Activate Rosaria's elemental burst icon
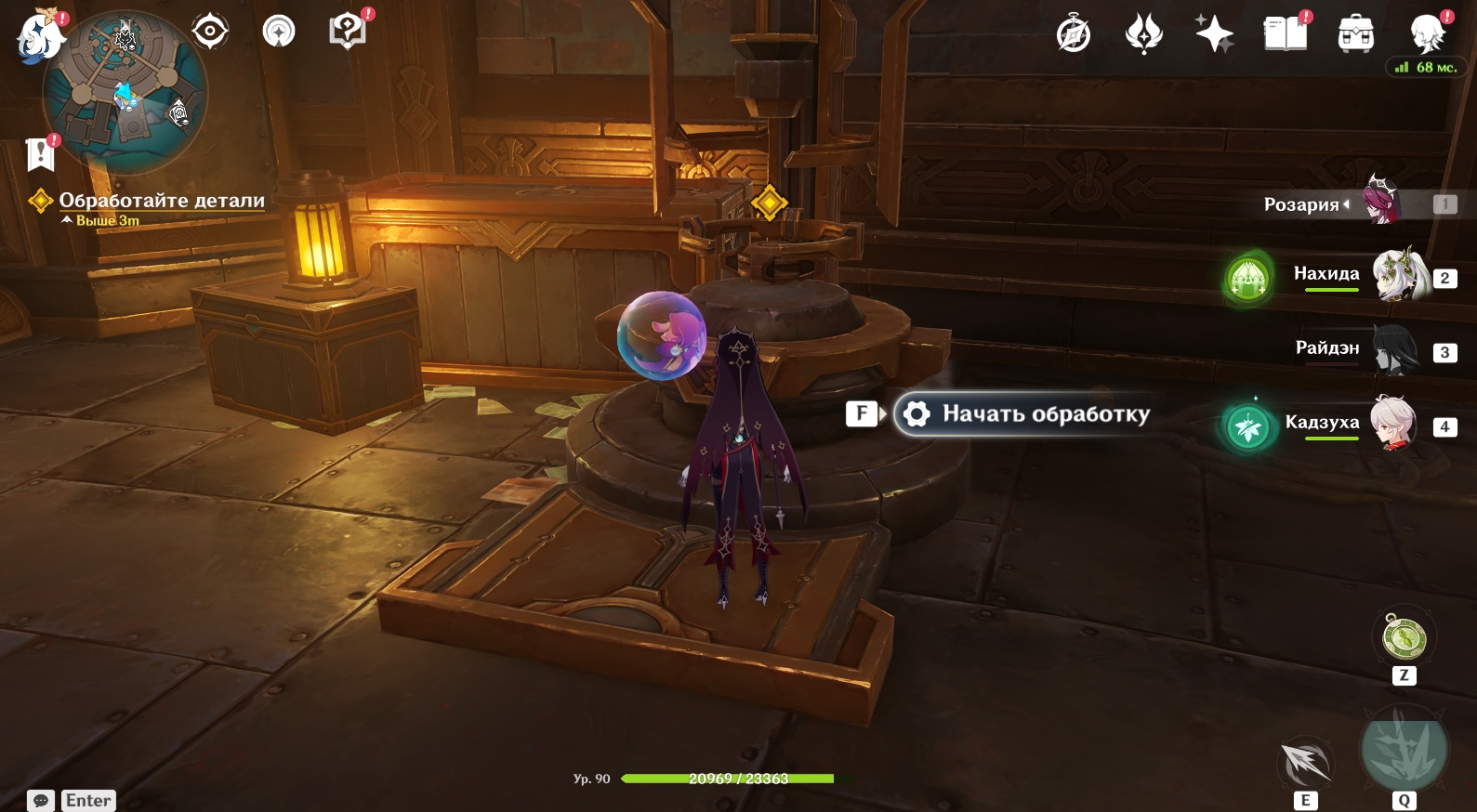 [1404, 750]
